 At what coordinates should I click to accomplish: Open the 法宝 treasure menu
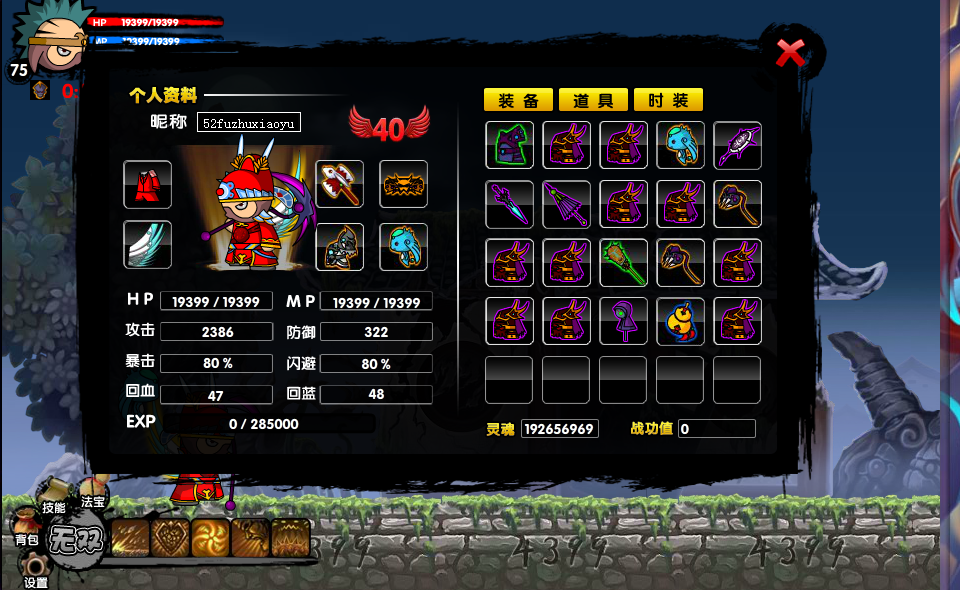click(x=93, y=501)
